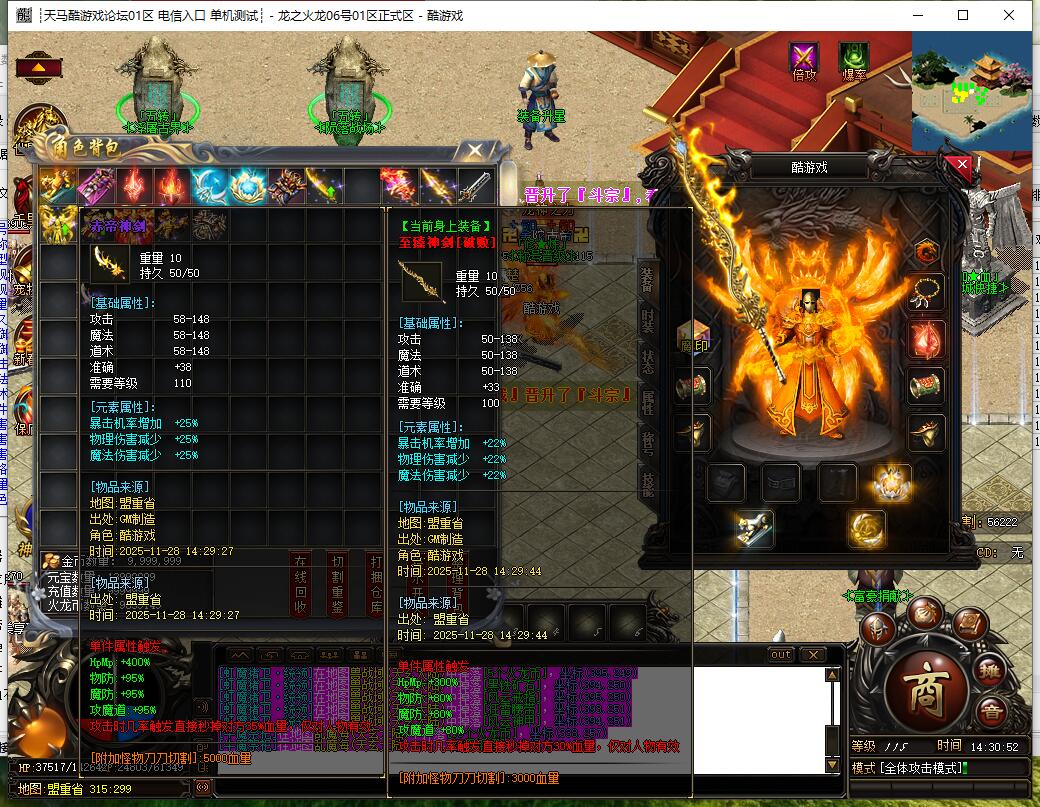Select the 爆率 buff icon
Screen dimensions: 1040x807
(x=853, y=58)
